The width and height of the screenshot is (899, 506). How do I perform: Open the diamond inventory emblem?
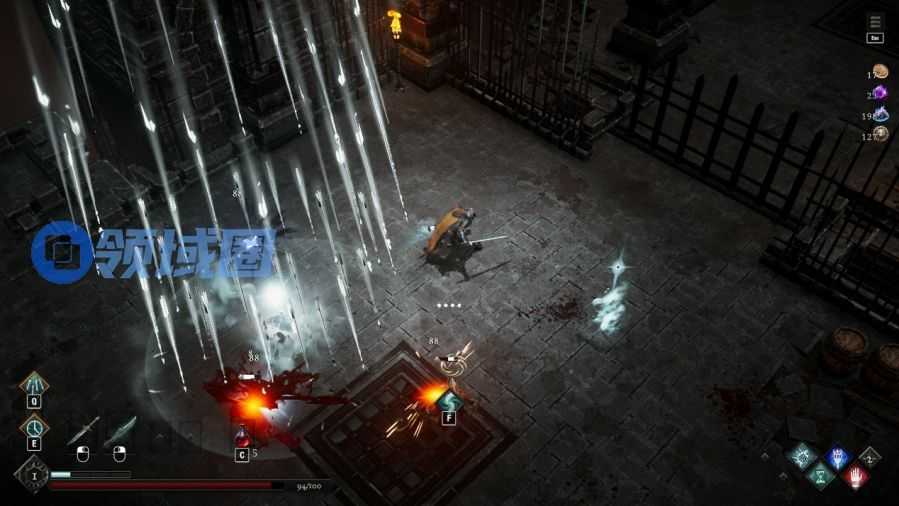[x=31, y=473]
